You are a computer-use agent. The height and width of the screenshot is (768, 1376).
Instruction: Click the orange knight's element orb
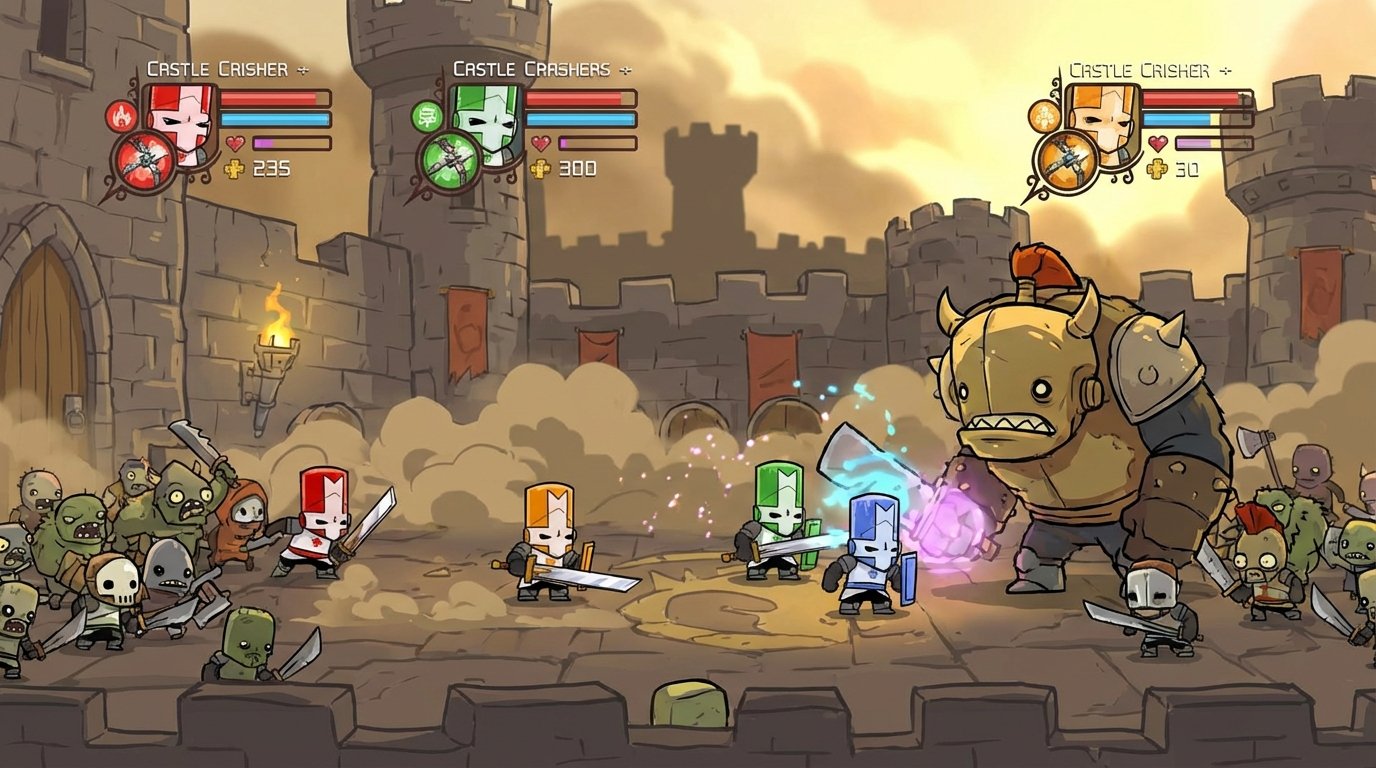pyautogui.click(x=1045, y=117)
